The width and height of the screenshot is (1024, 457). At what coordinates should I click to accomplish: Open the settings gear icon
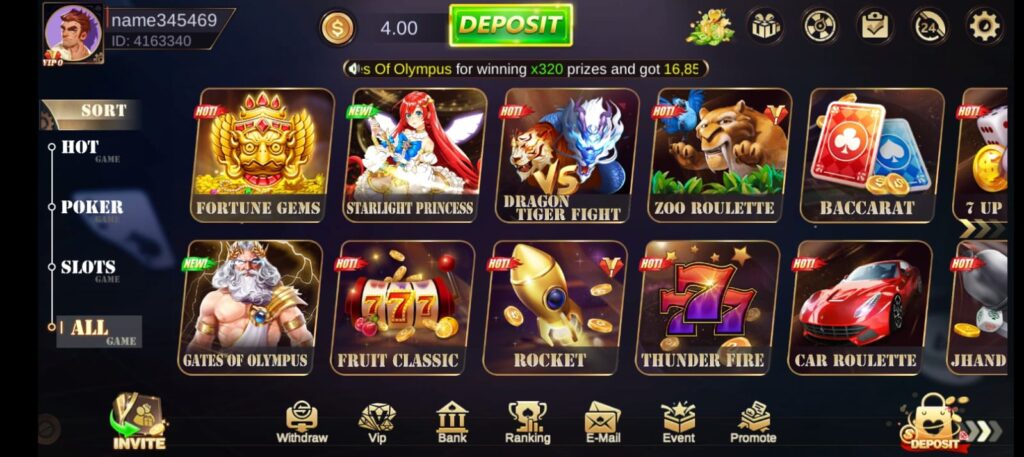984,26
